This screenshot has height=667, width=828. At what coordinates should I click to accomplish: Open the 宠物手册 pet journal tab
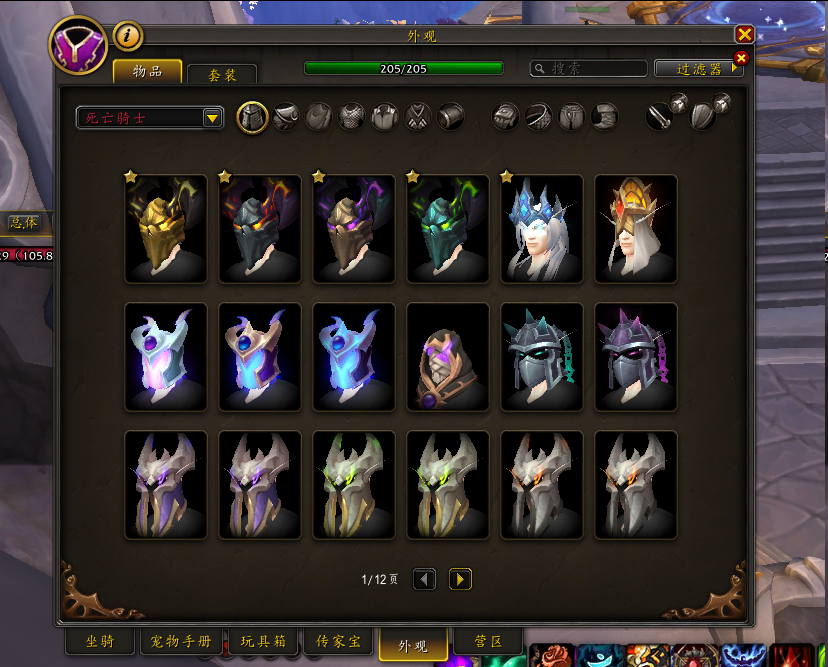(x=182, y=642)
